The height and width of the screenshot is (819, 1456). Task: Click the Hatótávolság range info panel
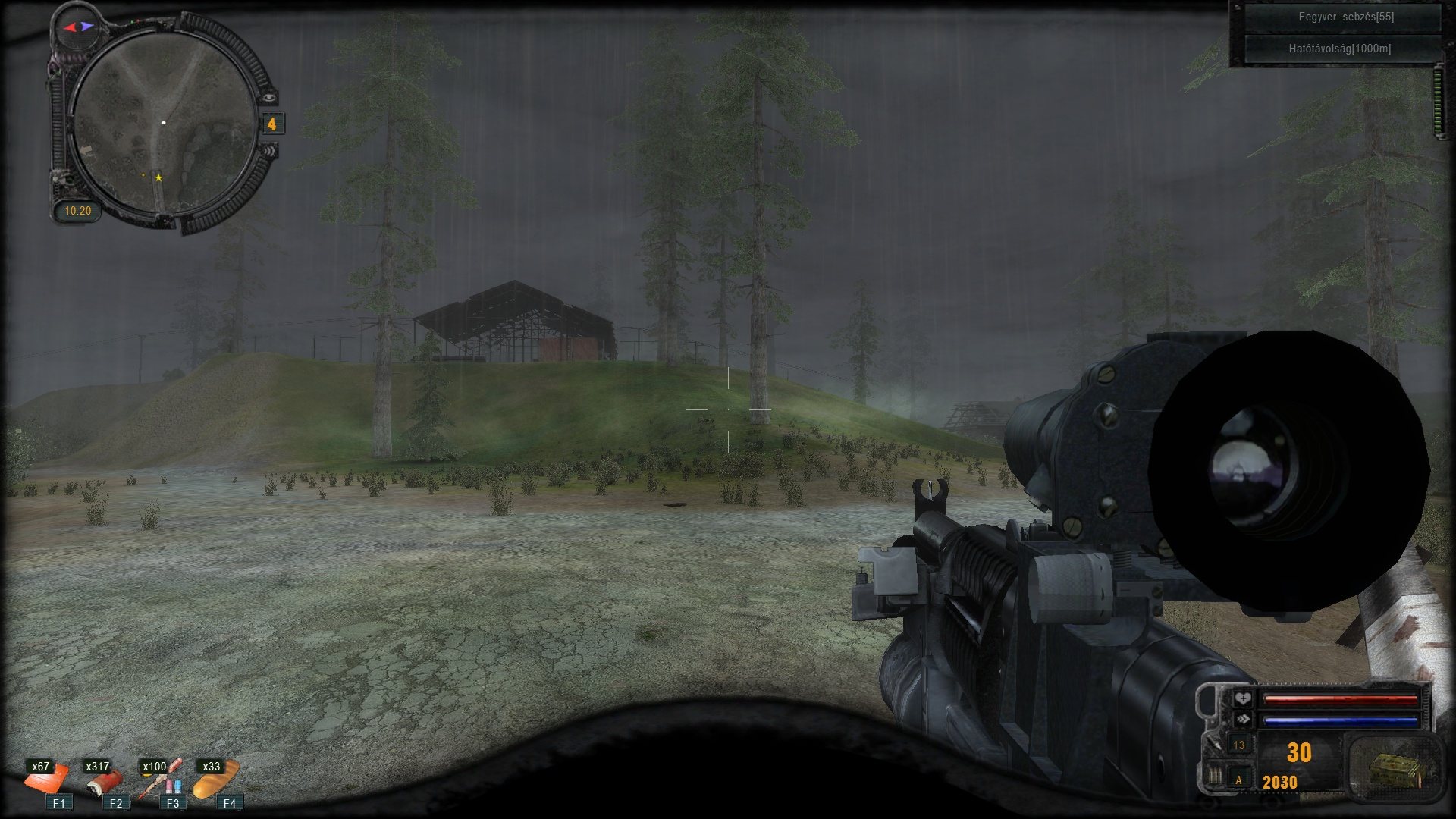click(1340, 49)
